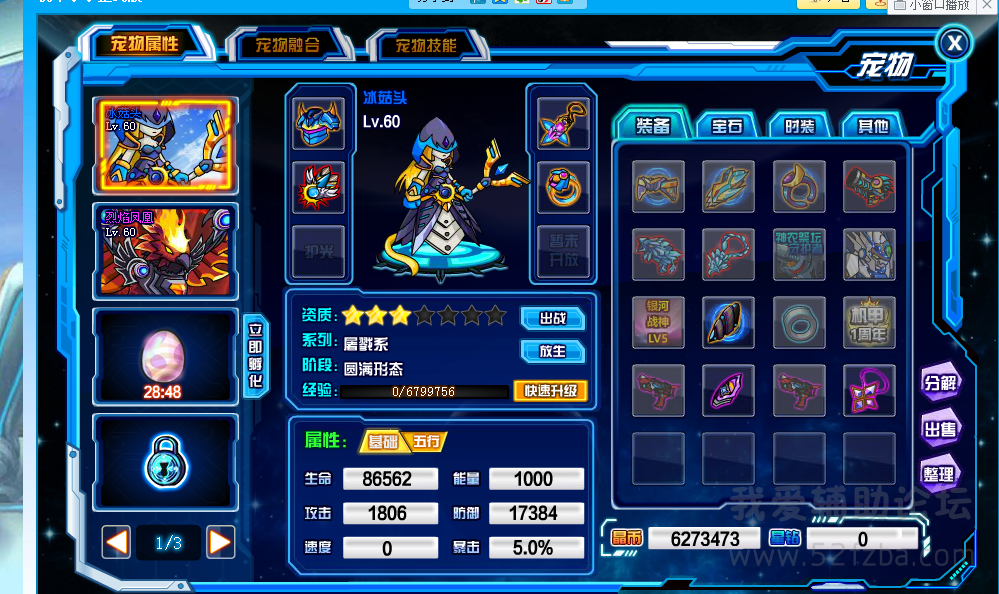Go to the next pet page arrow

tap(220, 543)
